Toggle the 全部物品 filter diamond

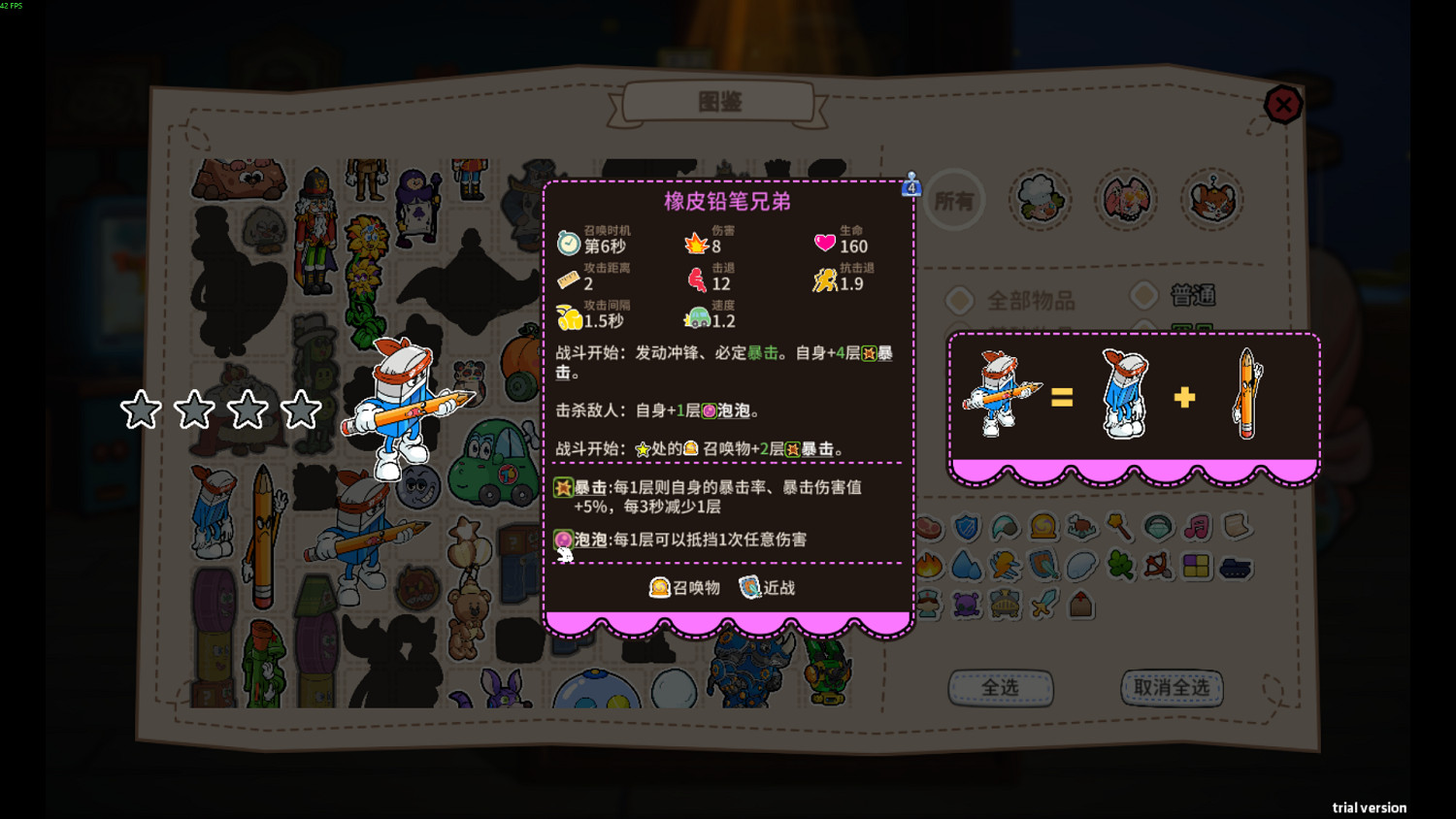tap(960, 299)
